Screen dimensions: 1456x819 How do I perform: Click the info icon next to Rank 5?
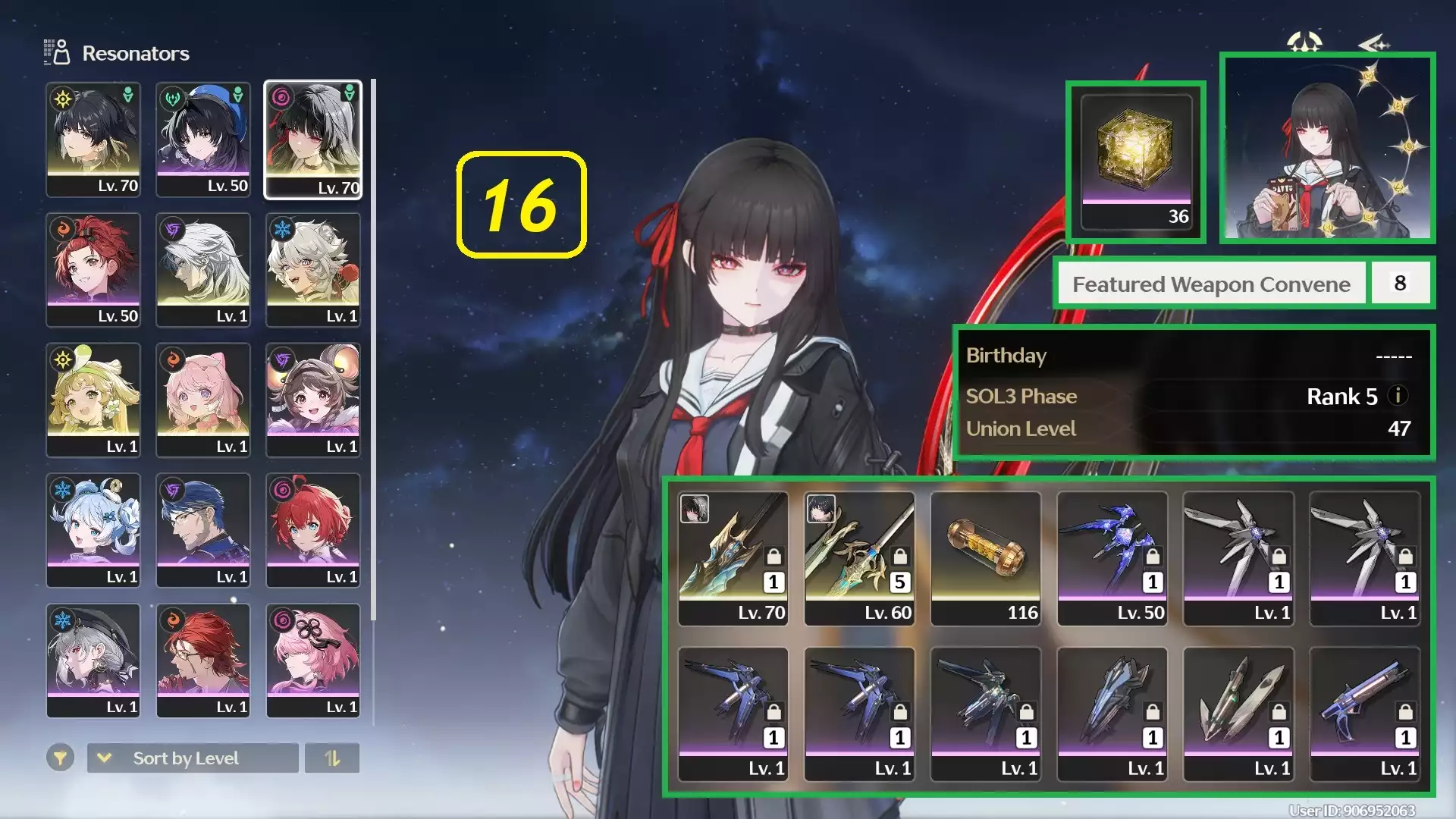pos(1398,396)
